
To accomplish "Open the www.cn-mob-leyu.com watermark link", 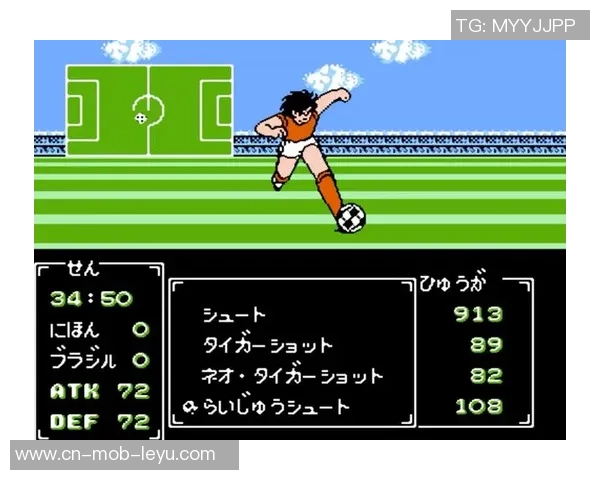I will (x=116, y=454).
